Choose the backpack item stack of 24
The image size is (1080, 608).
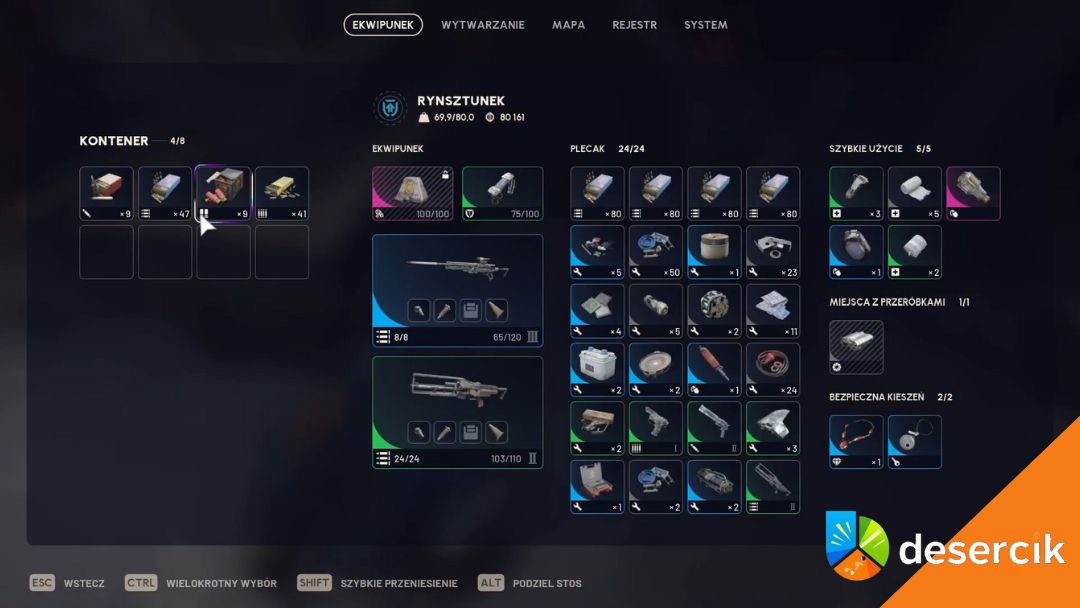click(773, 369)
